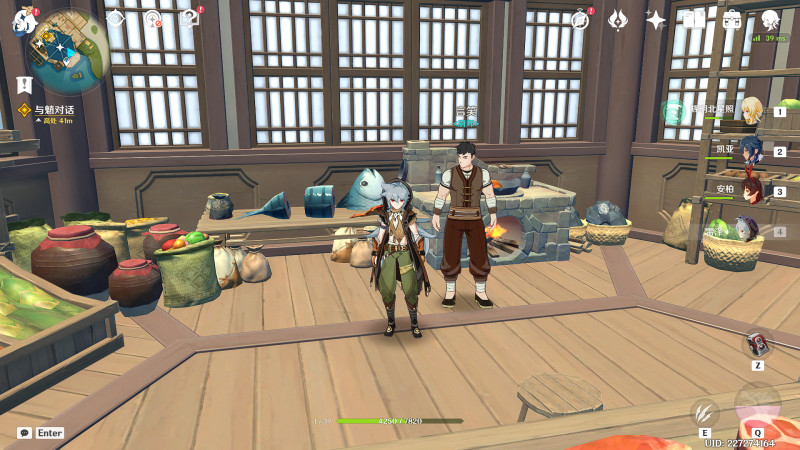
Task: Switch to first party member (blonde Traveler)
Action: [x=751, y=110]
